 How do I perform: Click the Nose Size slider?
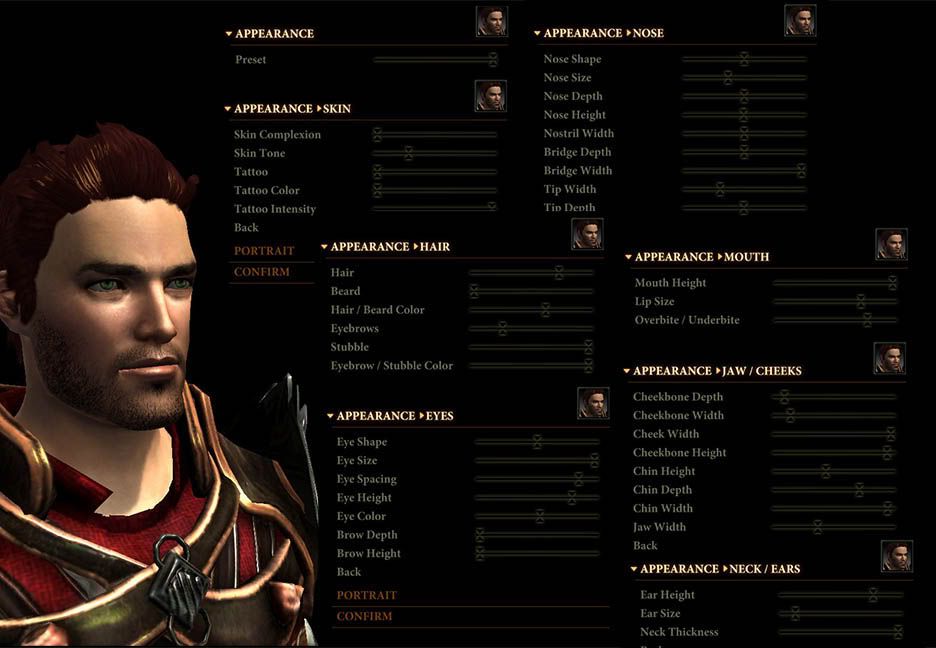tap(744, 78)
